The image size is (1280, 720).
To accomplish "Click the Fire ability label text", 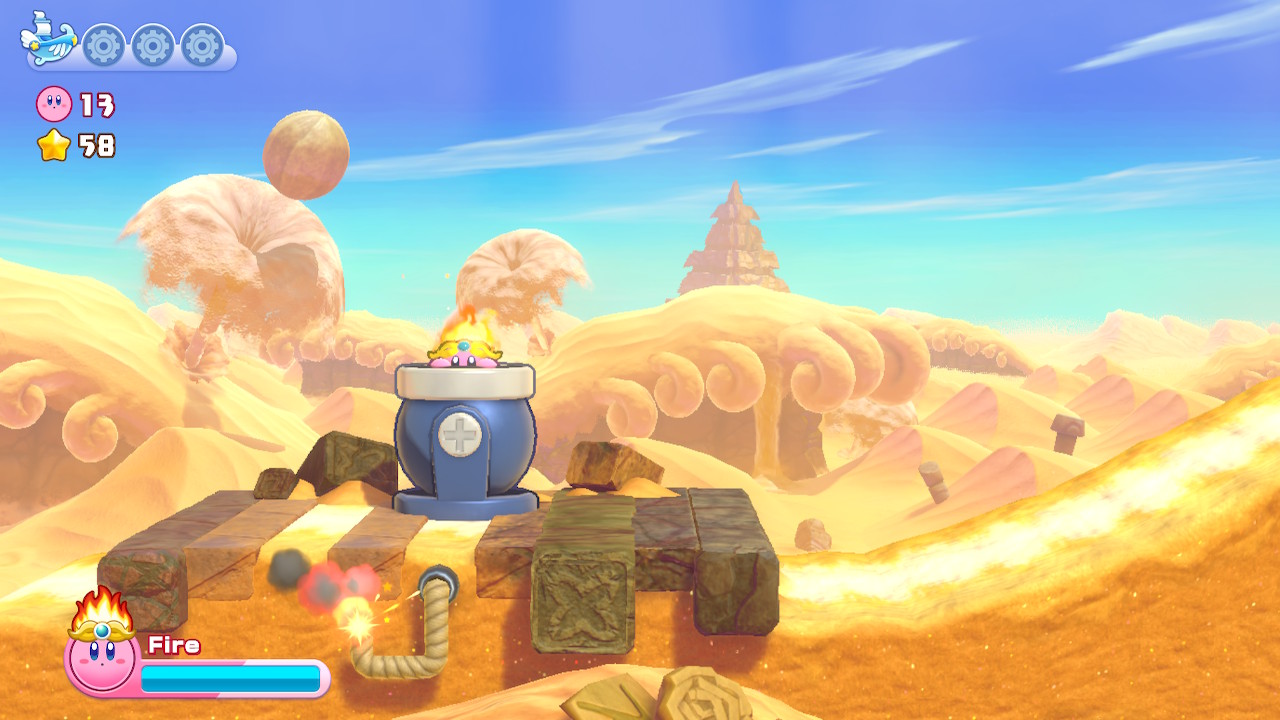I will [x=172, y=643].
